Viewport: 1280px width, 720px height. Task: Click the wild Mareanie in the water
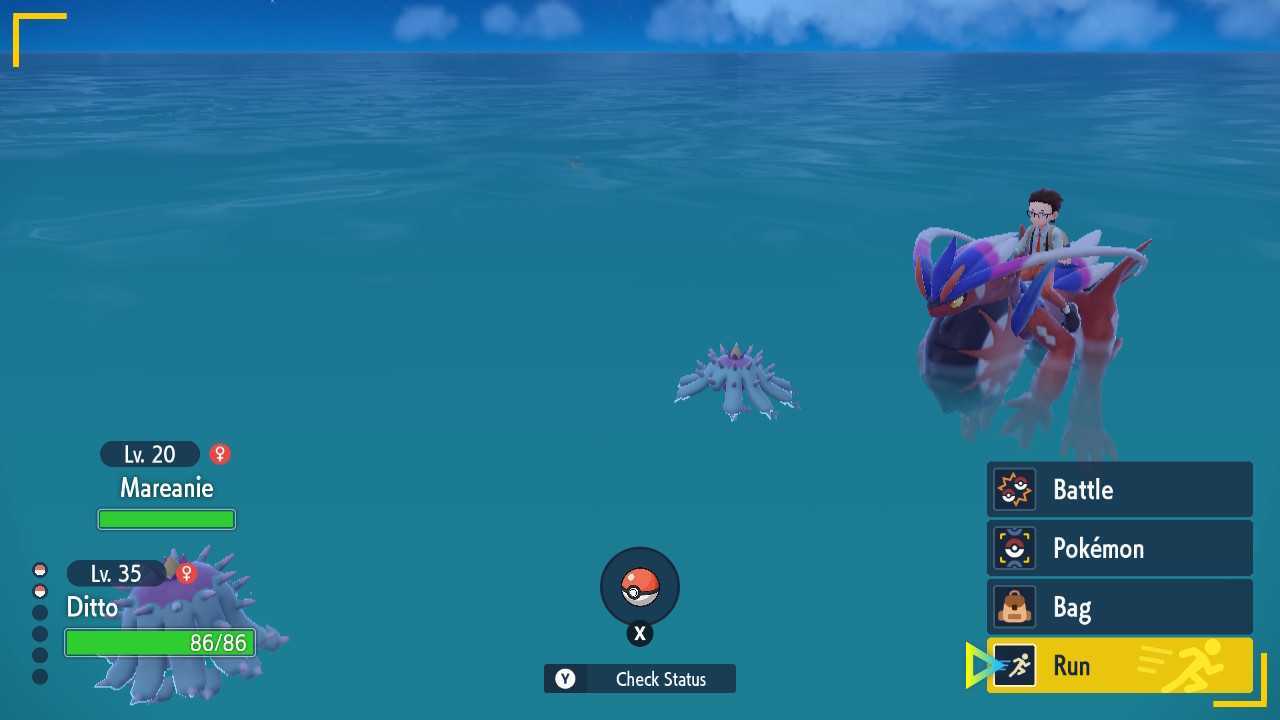pyautogui.click(x=737, y=380)
